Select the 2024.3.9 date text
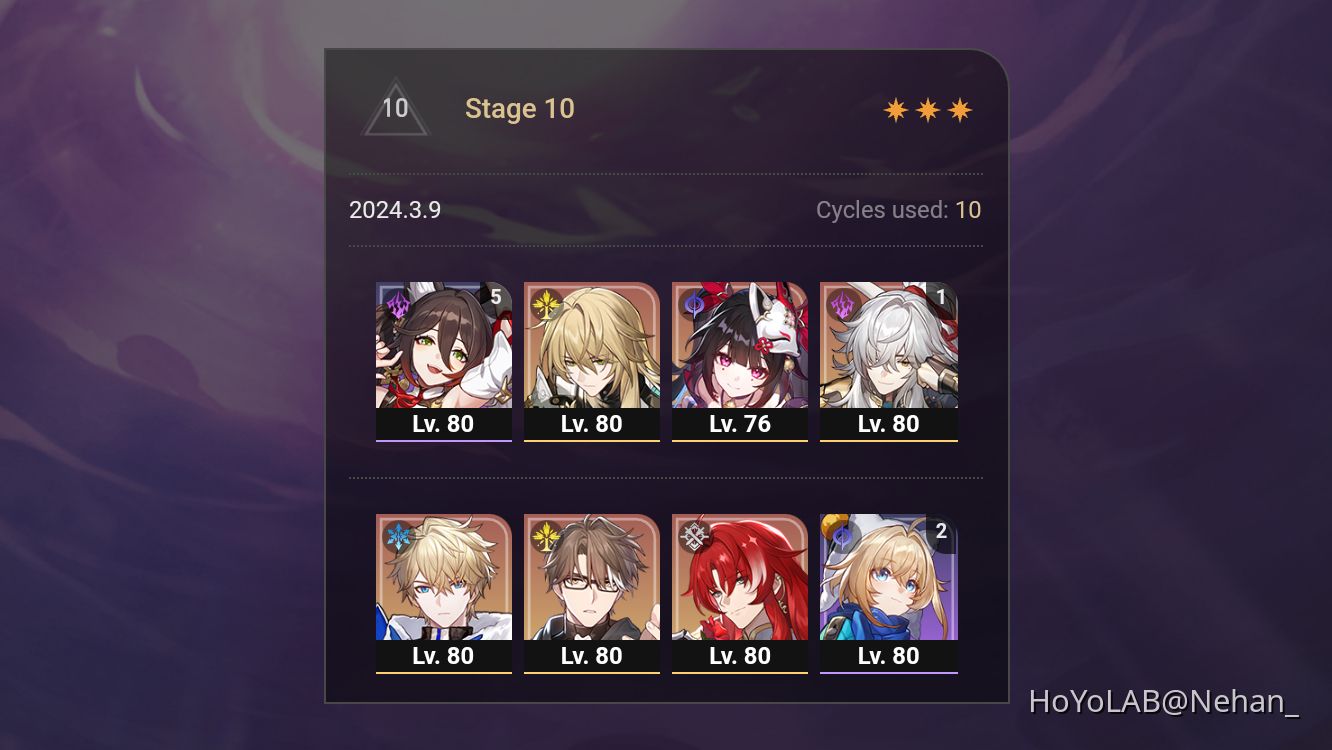Viewport: 1332px width, 750px height. click(396, 210)
